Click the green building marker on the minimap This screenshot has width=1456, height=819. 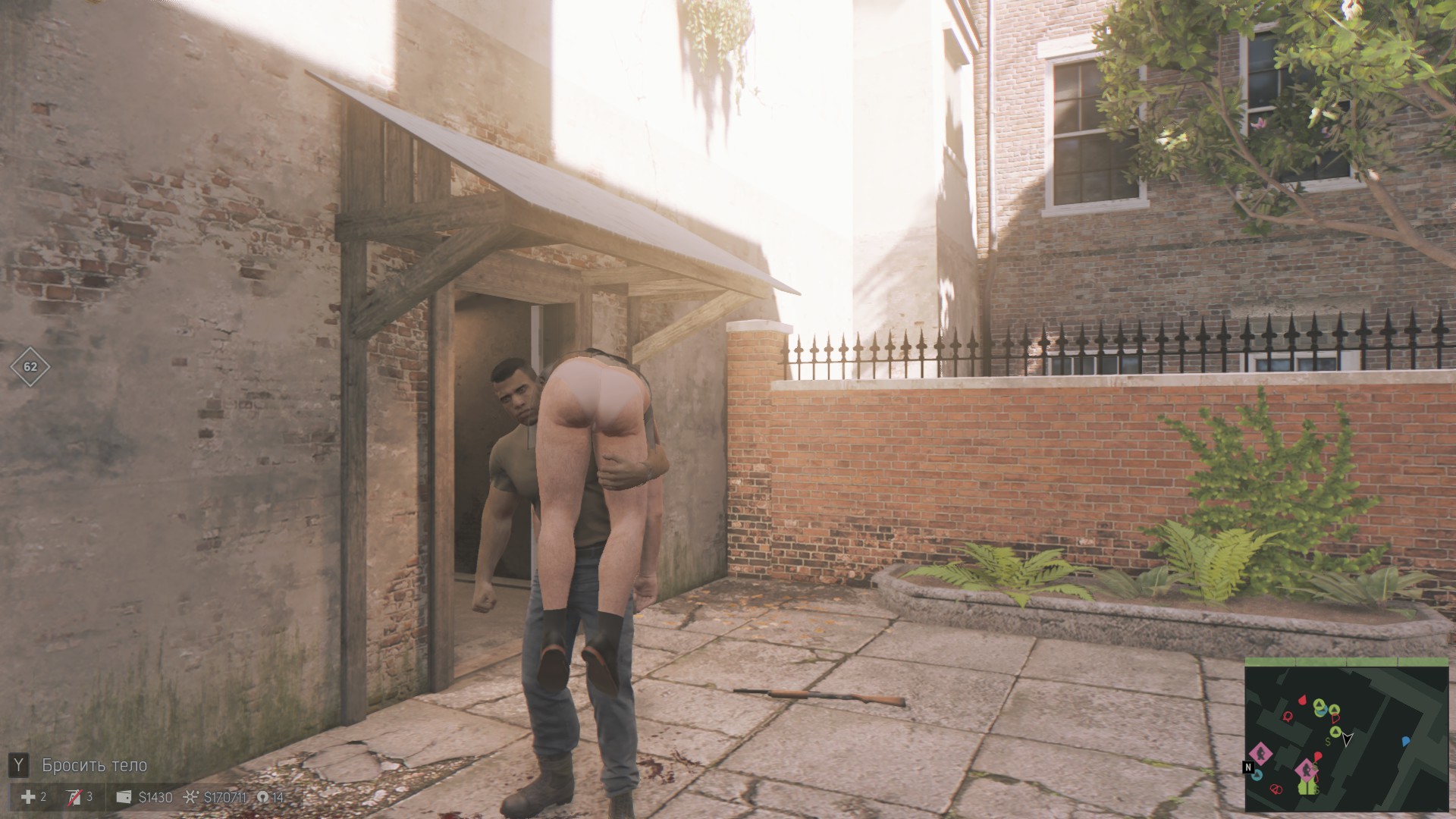tap(1307, 787)
